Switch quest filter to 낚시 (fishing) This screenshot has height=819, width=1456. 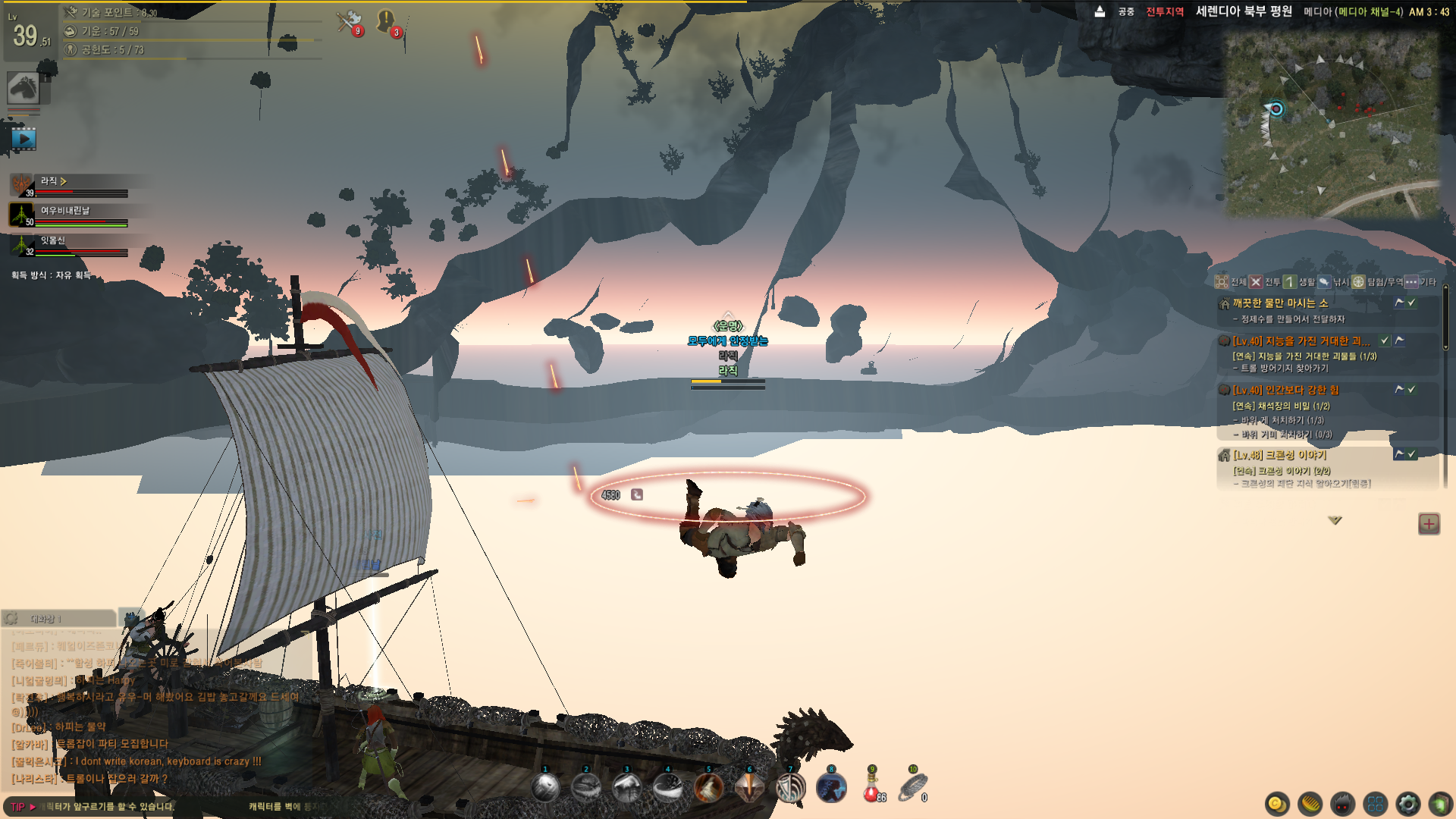click(x=1332, y=282)
